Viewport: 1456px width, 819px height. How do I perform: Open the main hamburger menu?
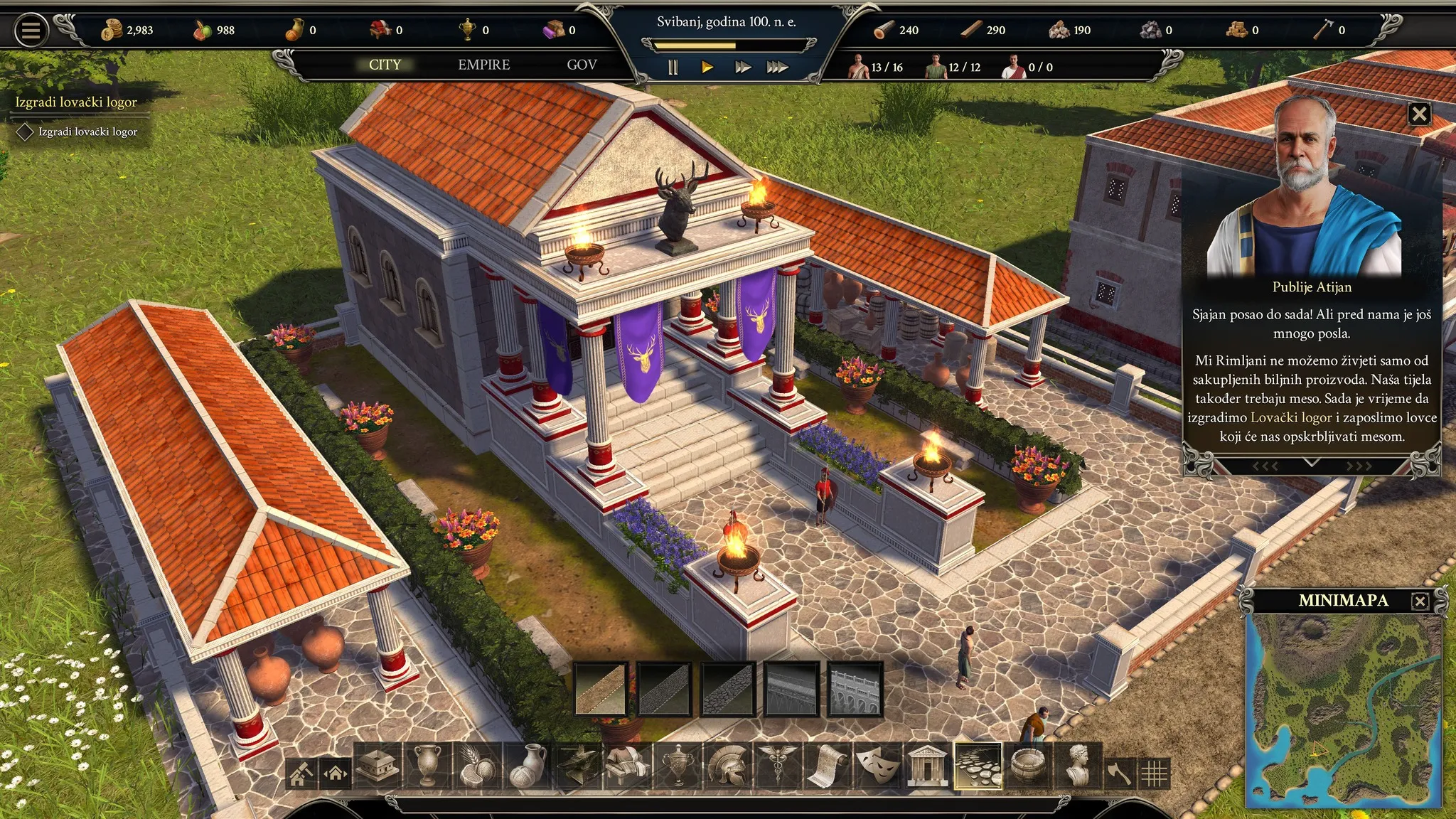(31, 31)
